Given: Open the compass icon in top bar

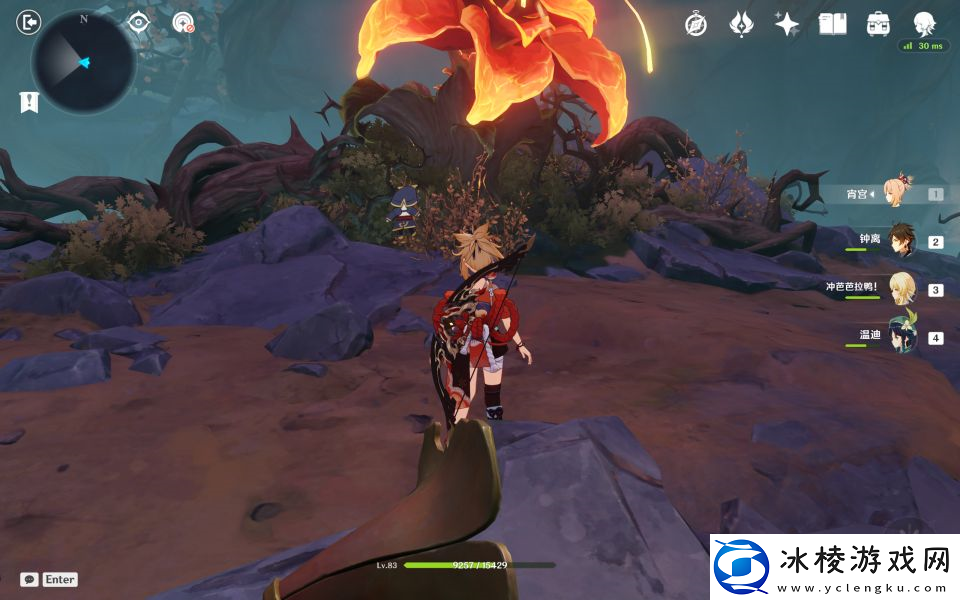Looking at the screenshot, I should (x=696, y=24).
